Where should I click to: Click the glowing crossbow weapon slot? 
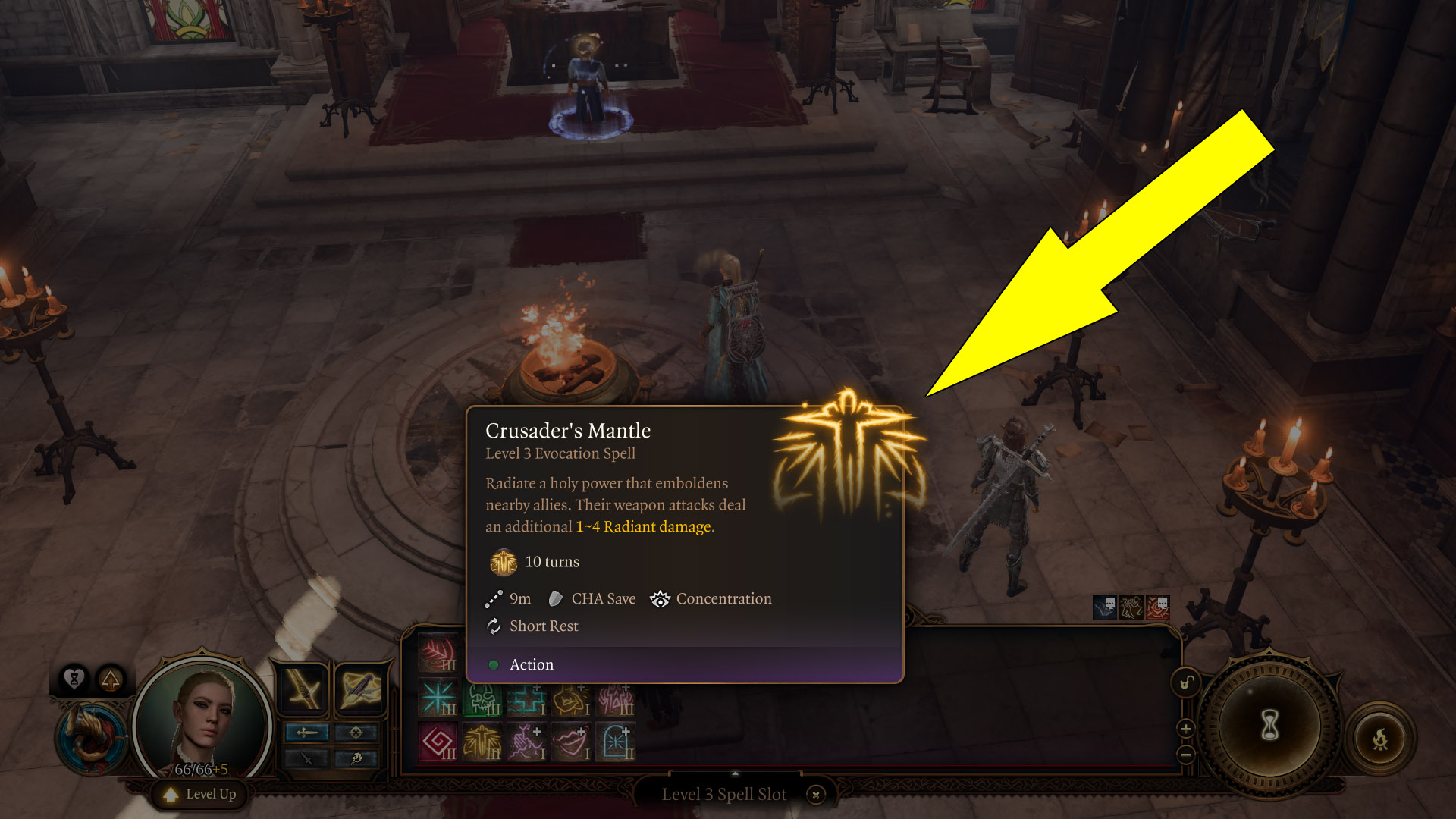(x=360, y=690)
